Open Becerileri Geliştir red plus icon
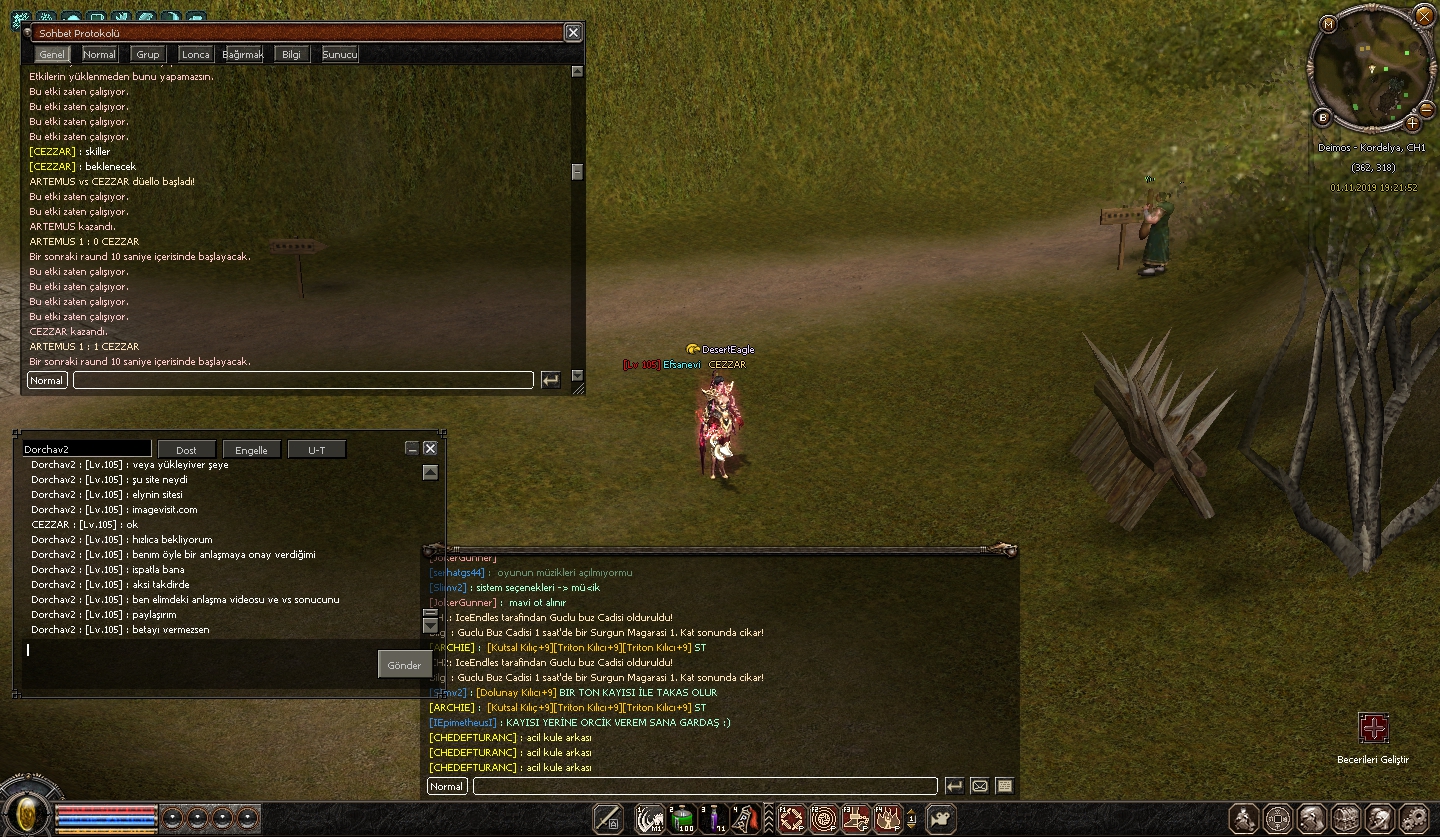 click(1373, 728)
